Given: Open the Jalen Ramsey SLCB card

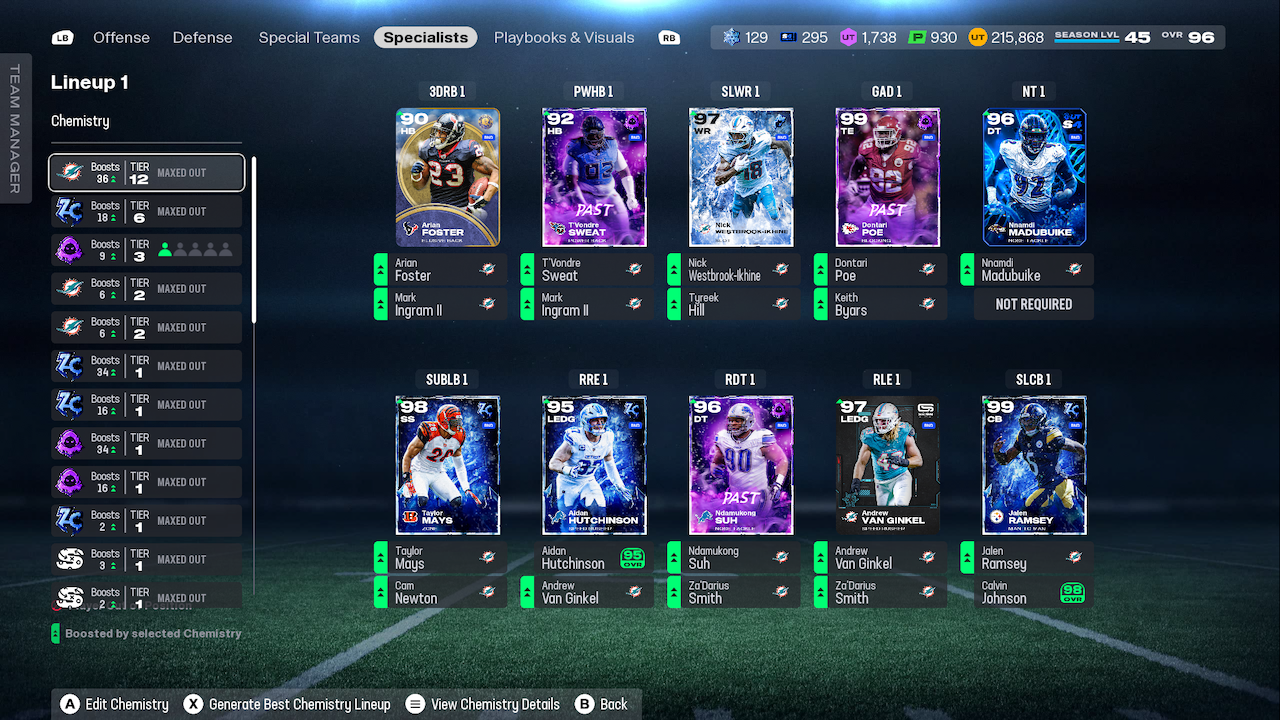Looking at the screenshot, I should 1034,465.
